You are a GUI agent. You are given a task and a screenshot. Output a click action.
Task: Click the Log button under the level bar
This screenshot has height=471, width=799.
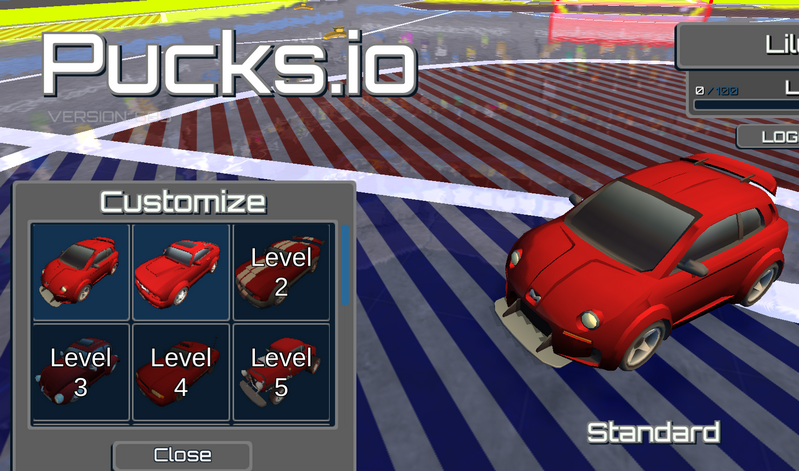pos(769,136)
